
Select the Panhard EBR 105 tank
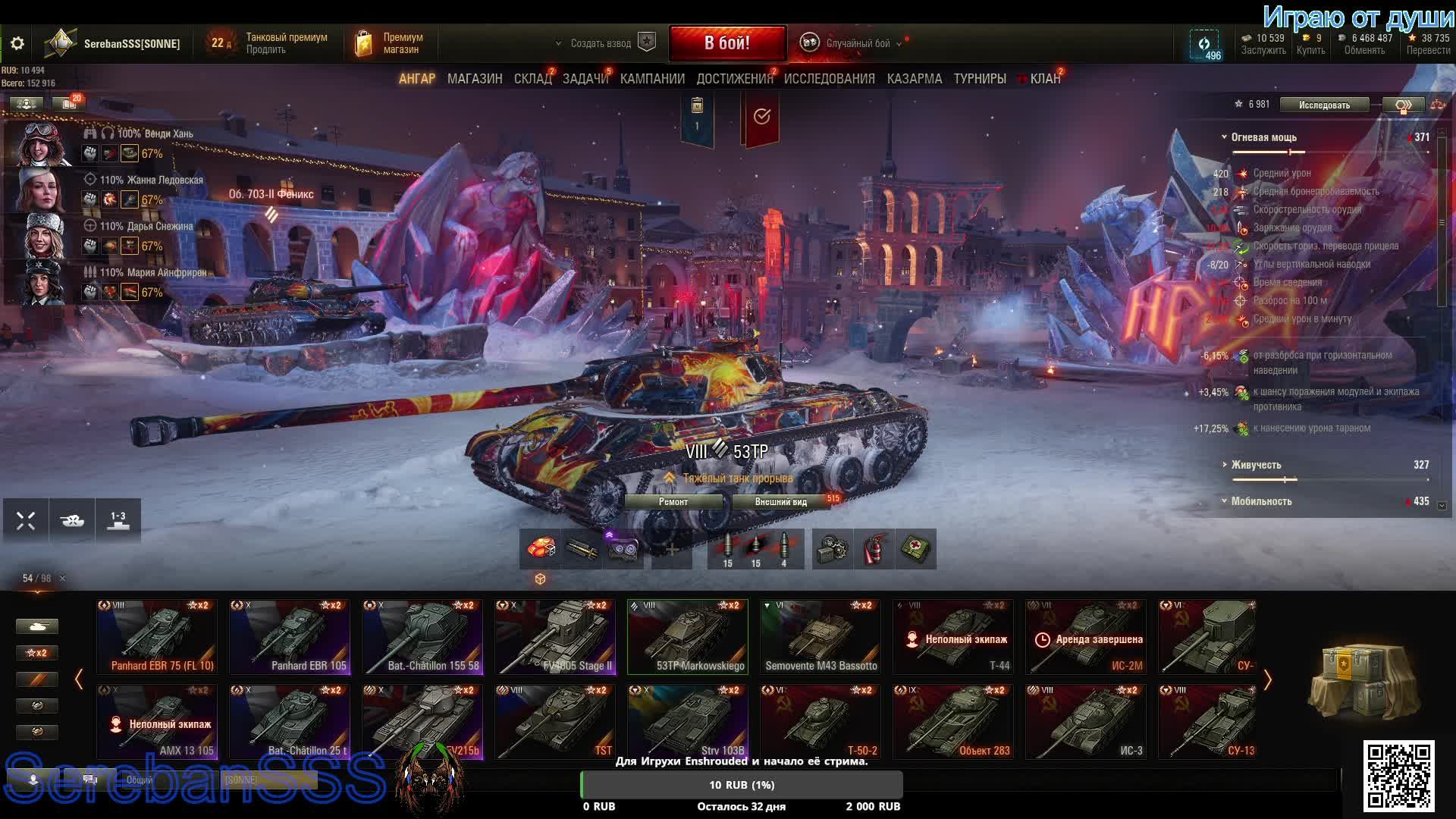click(290, 637)
